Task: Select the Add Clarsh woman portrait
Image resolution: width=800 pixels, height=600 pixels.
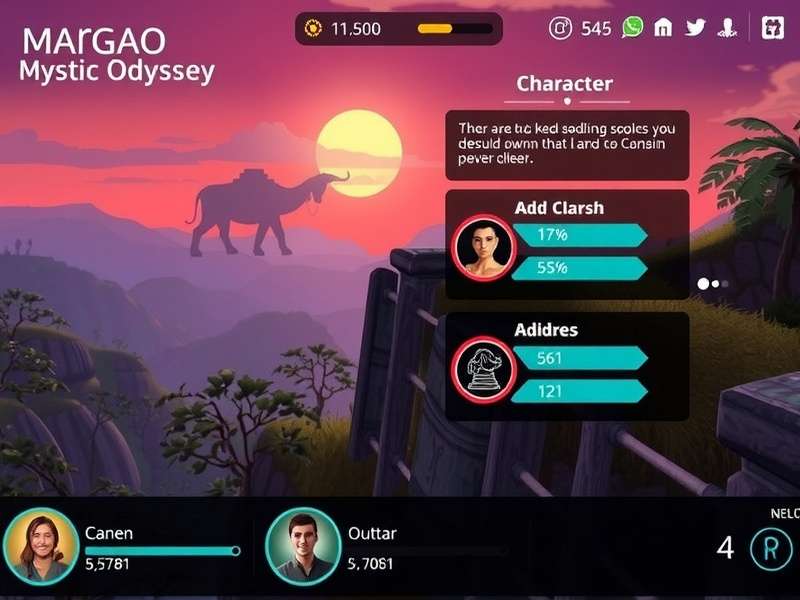Action: point(481,245)
